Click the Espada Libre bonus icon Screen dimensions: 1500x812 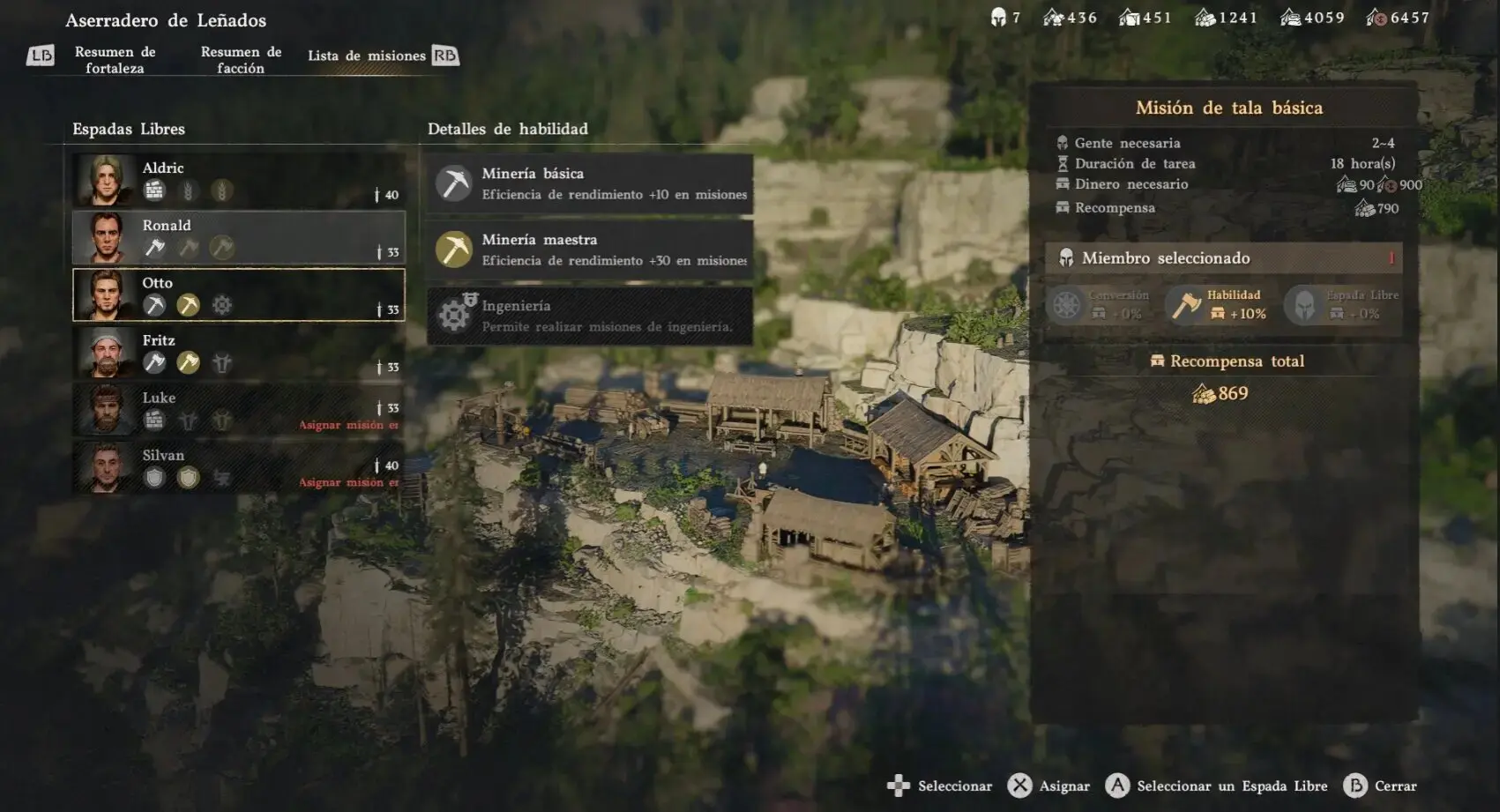(x=1304, y=305)
